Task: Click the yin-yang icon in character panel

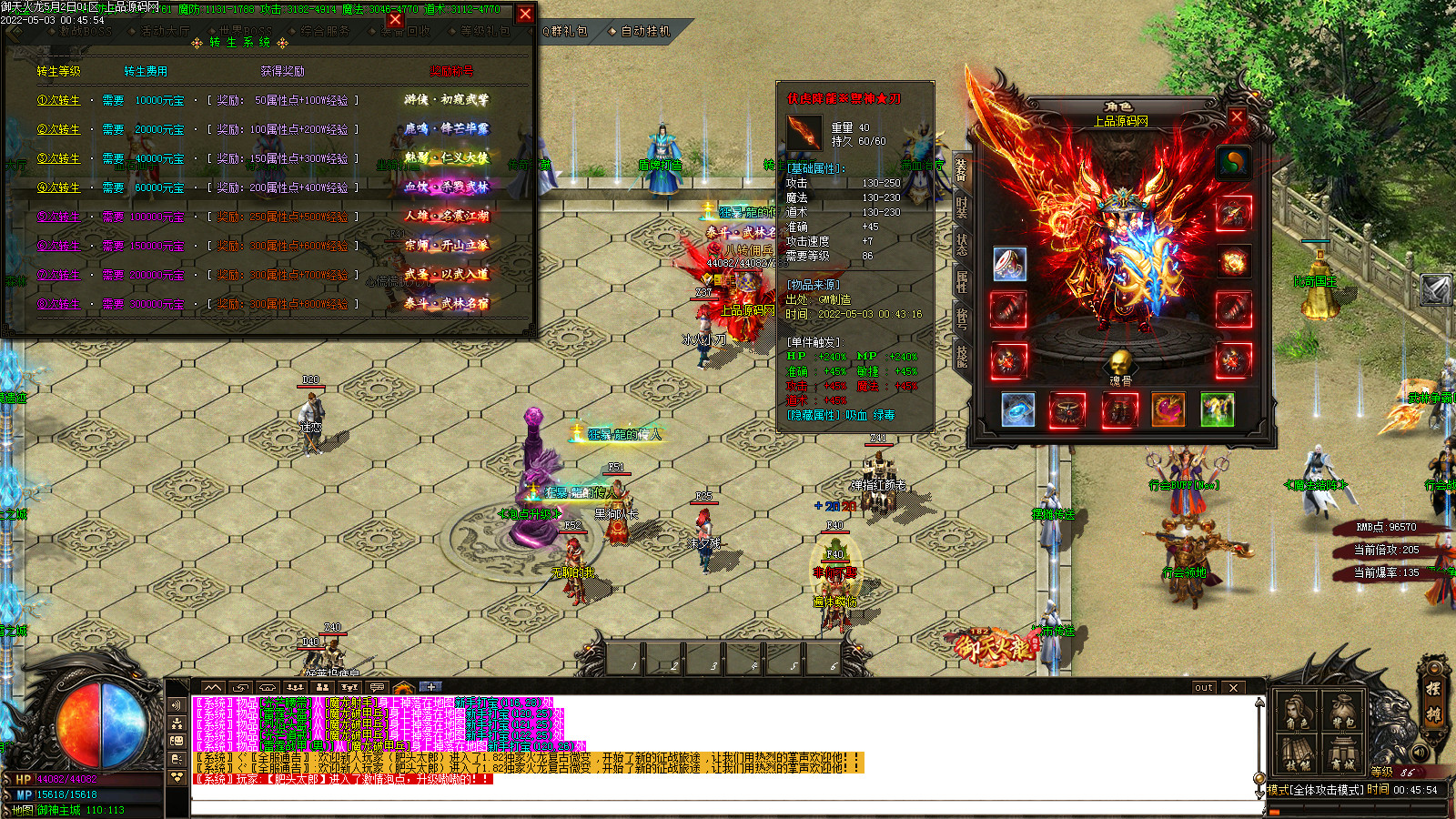Action: tap(1233, 164)
